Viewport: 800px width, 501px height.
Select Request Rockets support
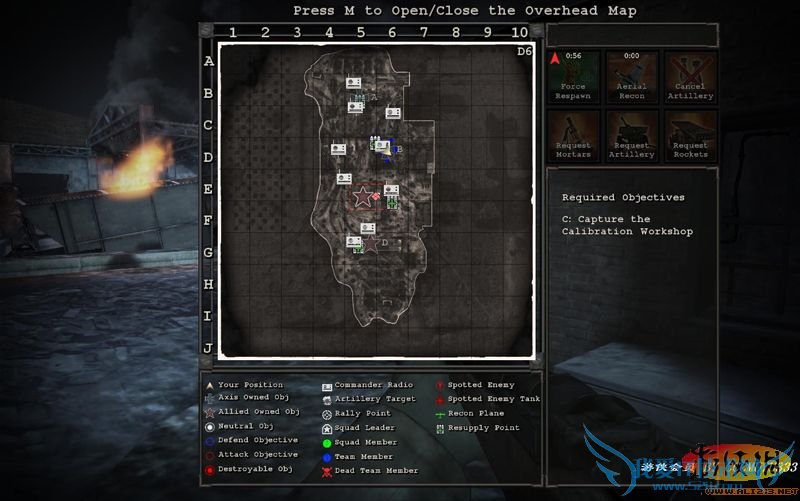690,136
